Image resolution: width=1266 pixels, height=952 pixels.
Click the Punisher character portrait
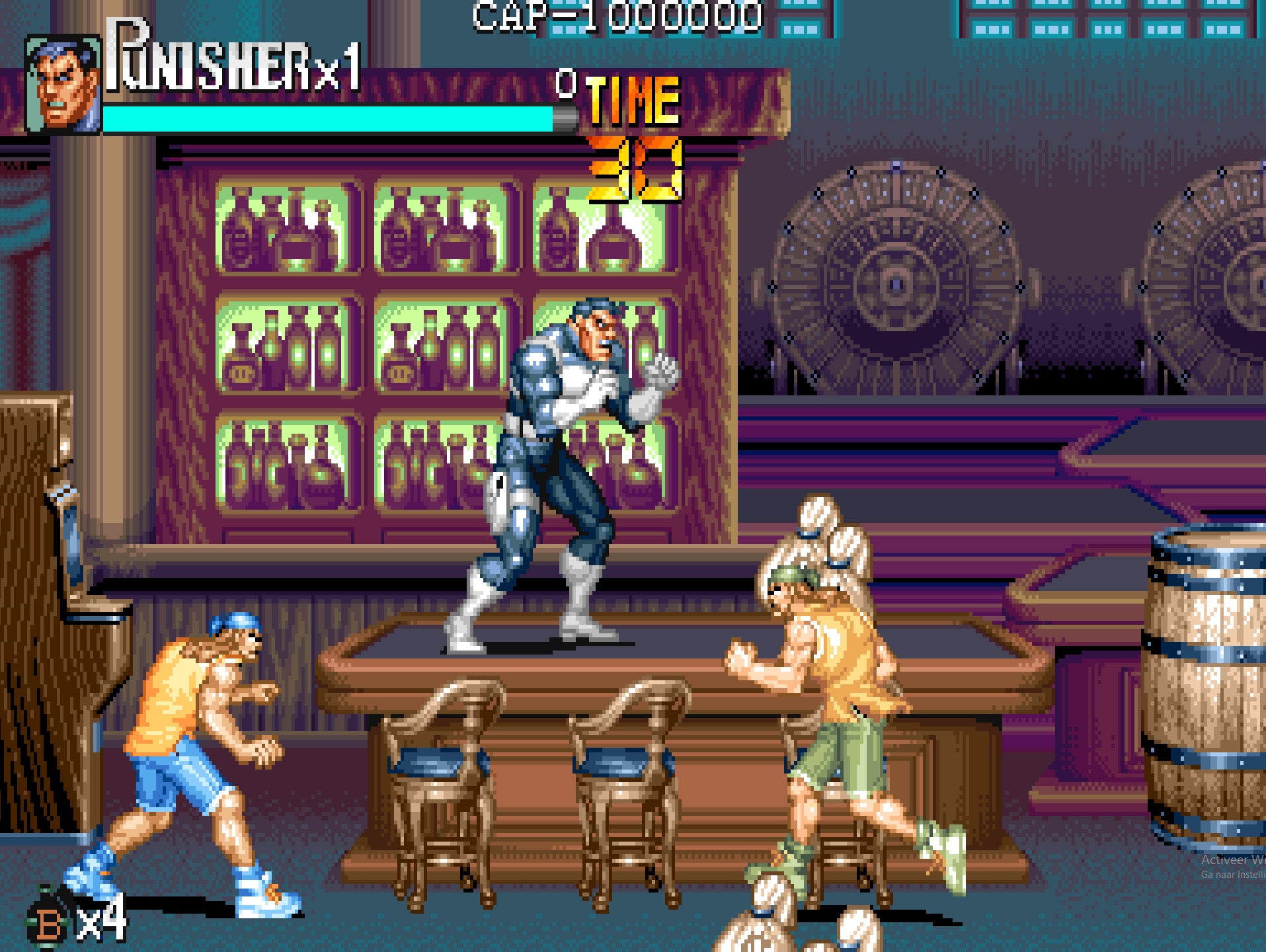click(63, 84)
